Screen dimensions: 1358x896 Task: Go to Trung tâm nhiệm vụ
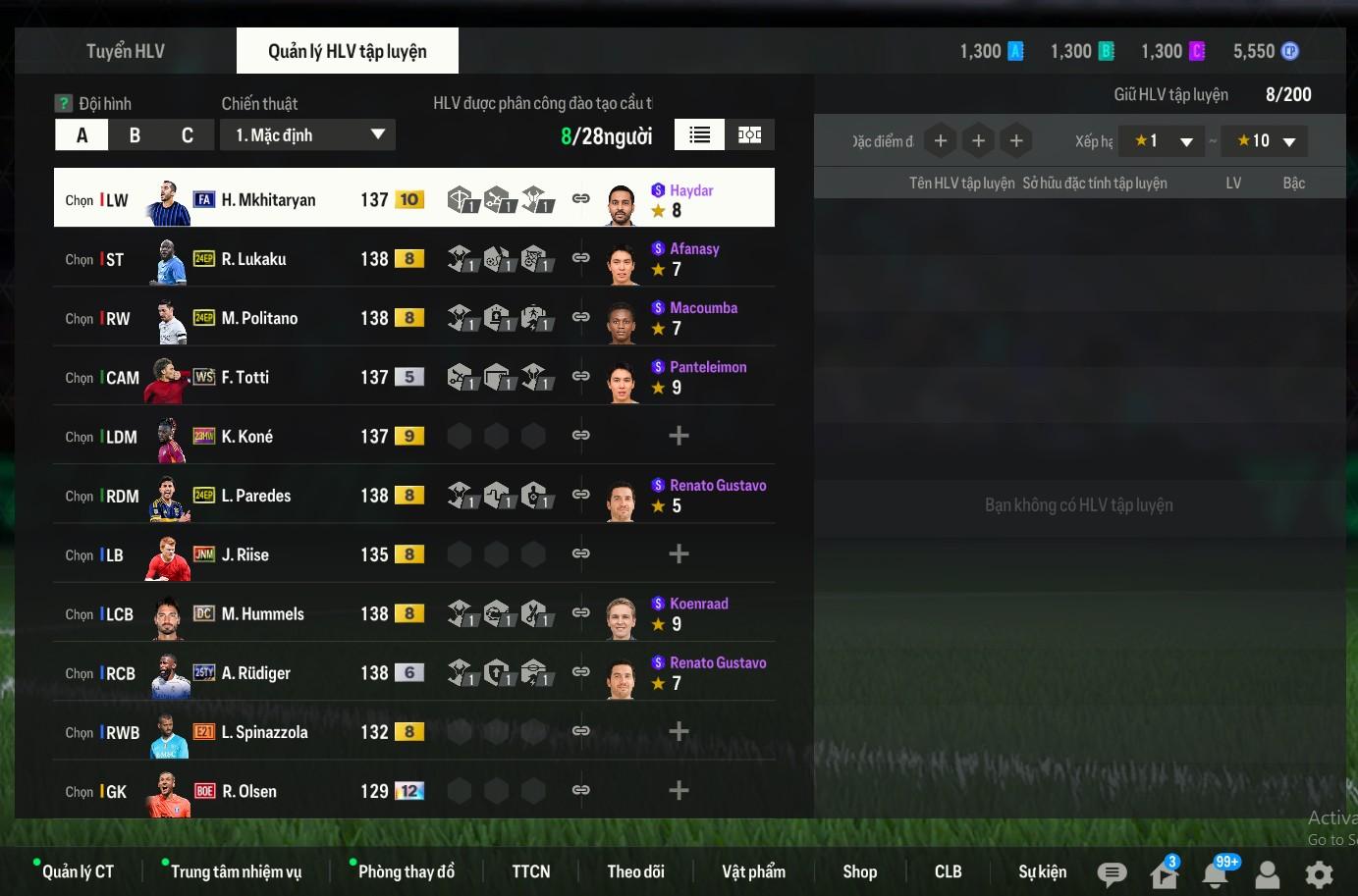click(x=236, y=871)
